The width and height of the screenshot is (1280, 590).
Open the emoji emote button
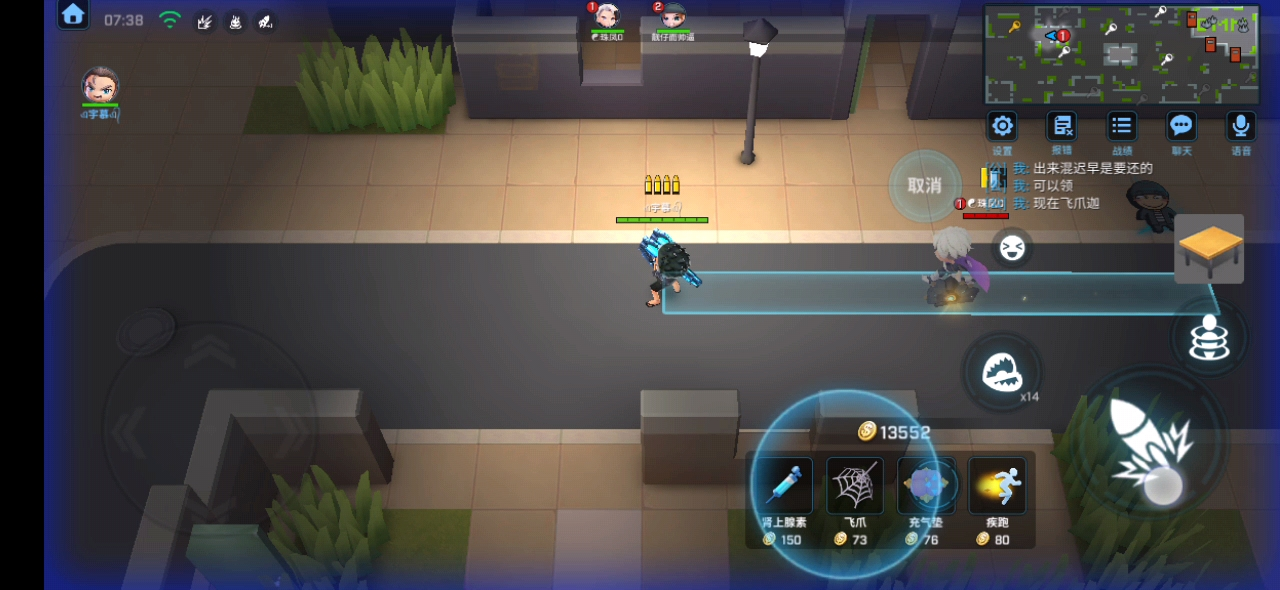click(1012, 248)
